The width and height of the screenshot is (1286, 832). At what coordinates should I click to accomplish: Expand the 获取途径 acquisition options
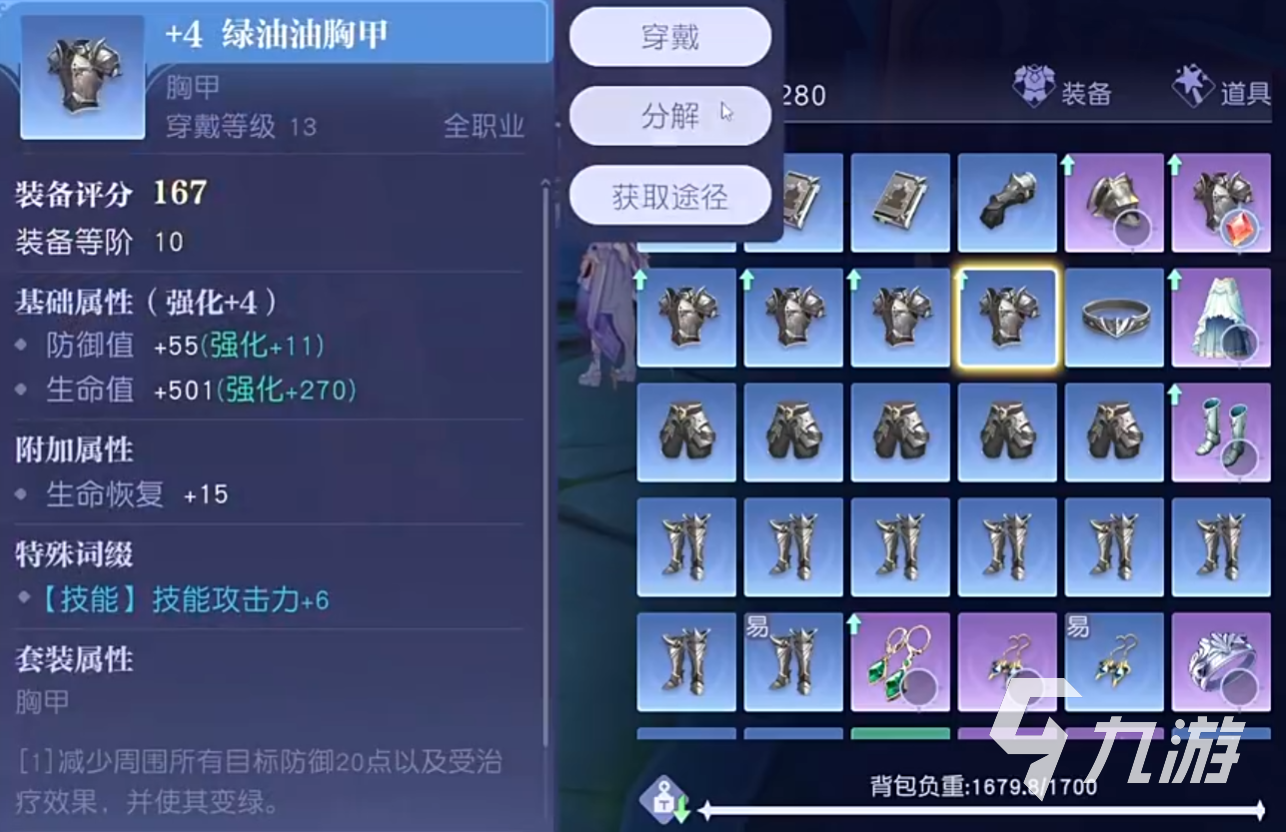(x=668, y=196)
